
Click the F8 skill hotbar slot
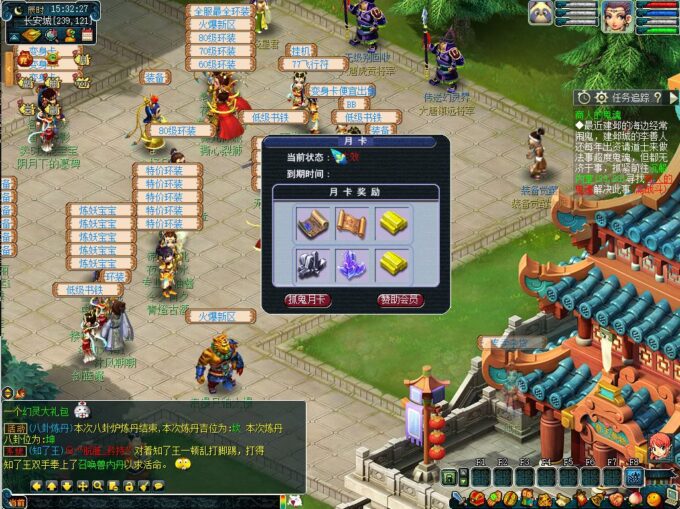click(633, 476)
